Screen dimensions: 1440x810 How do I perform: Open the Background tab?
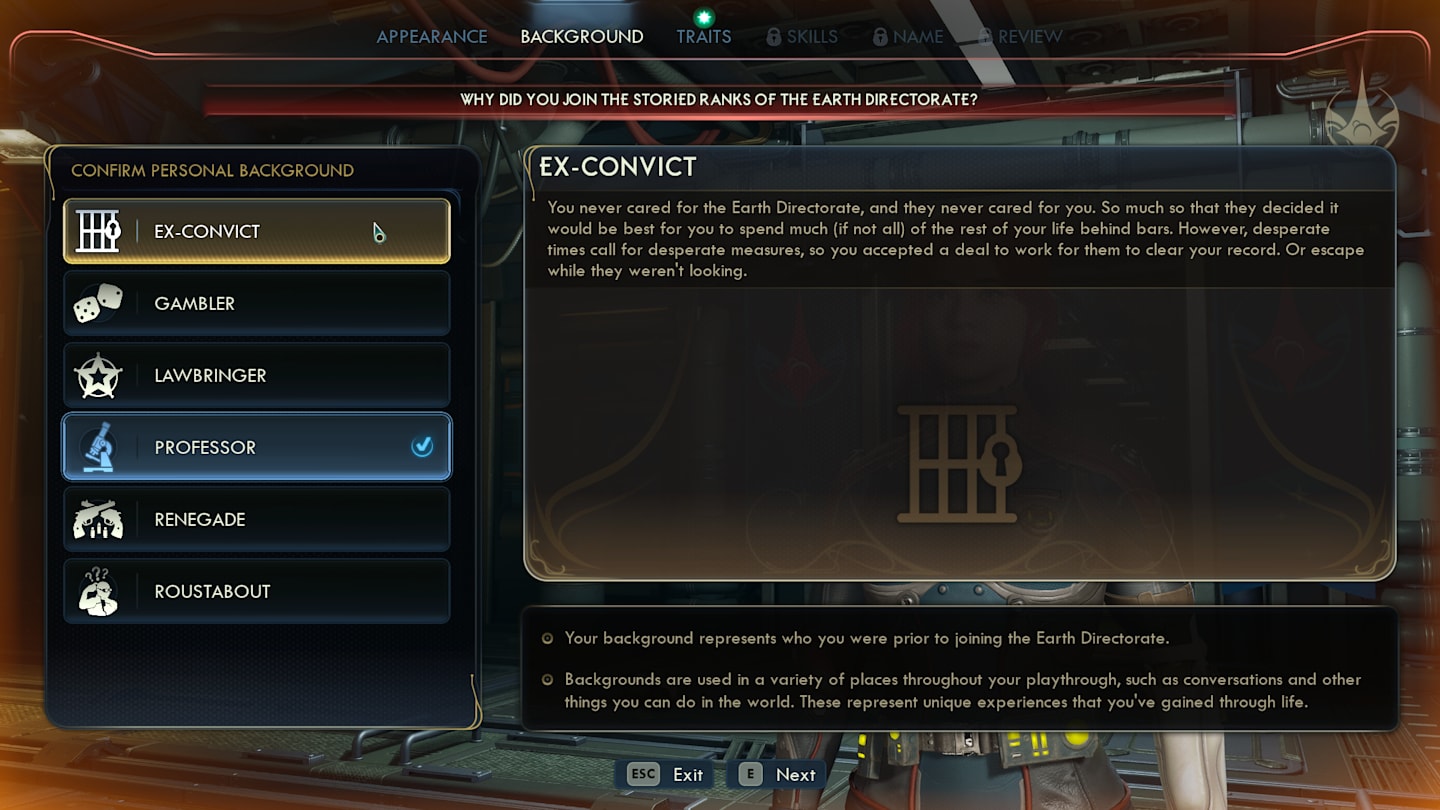click(581, 37)
